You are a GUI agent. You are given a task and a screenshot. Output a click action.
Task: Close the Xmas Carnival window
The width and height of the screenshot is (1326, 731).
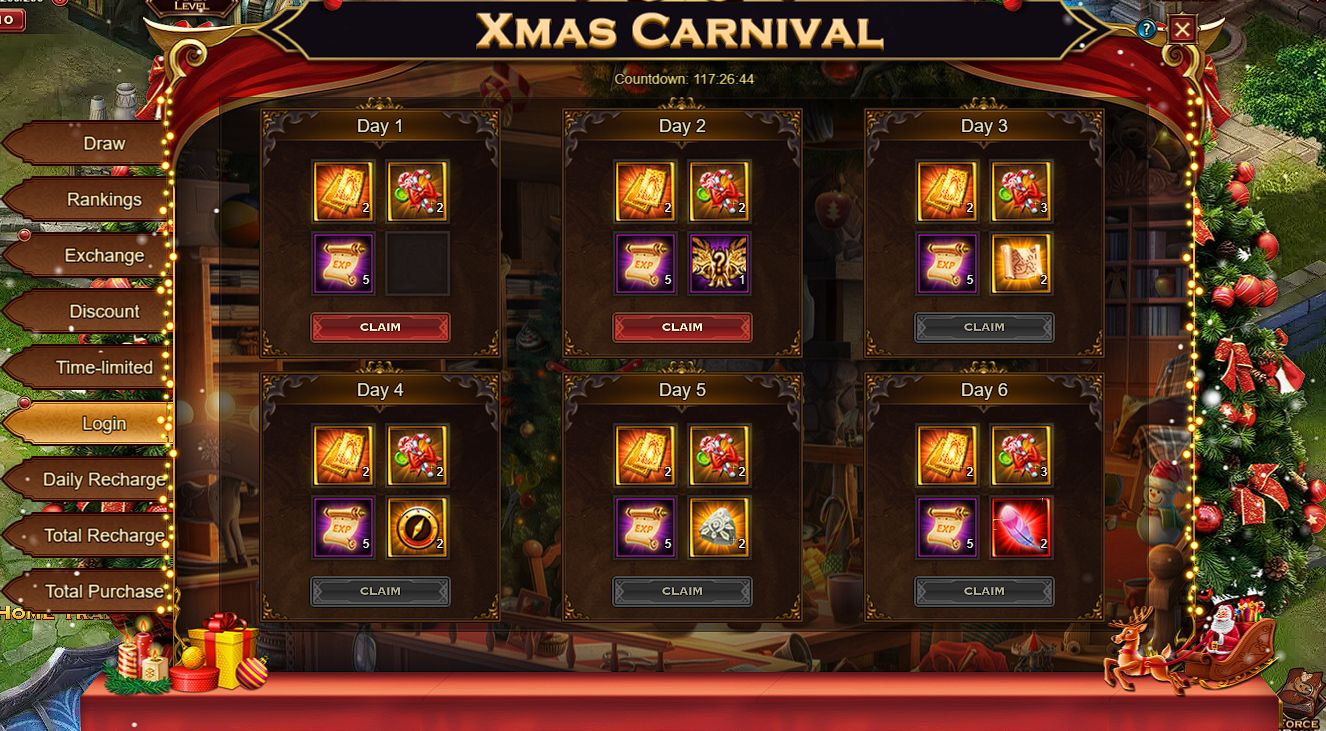[x=1182, y=29]
